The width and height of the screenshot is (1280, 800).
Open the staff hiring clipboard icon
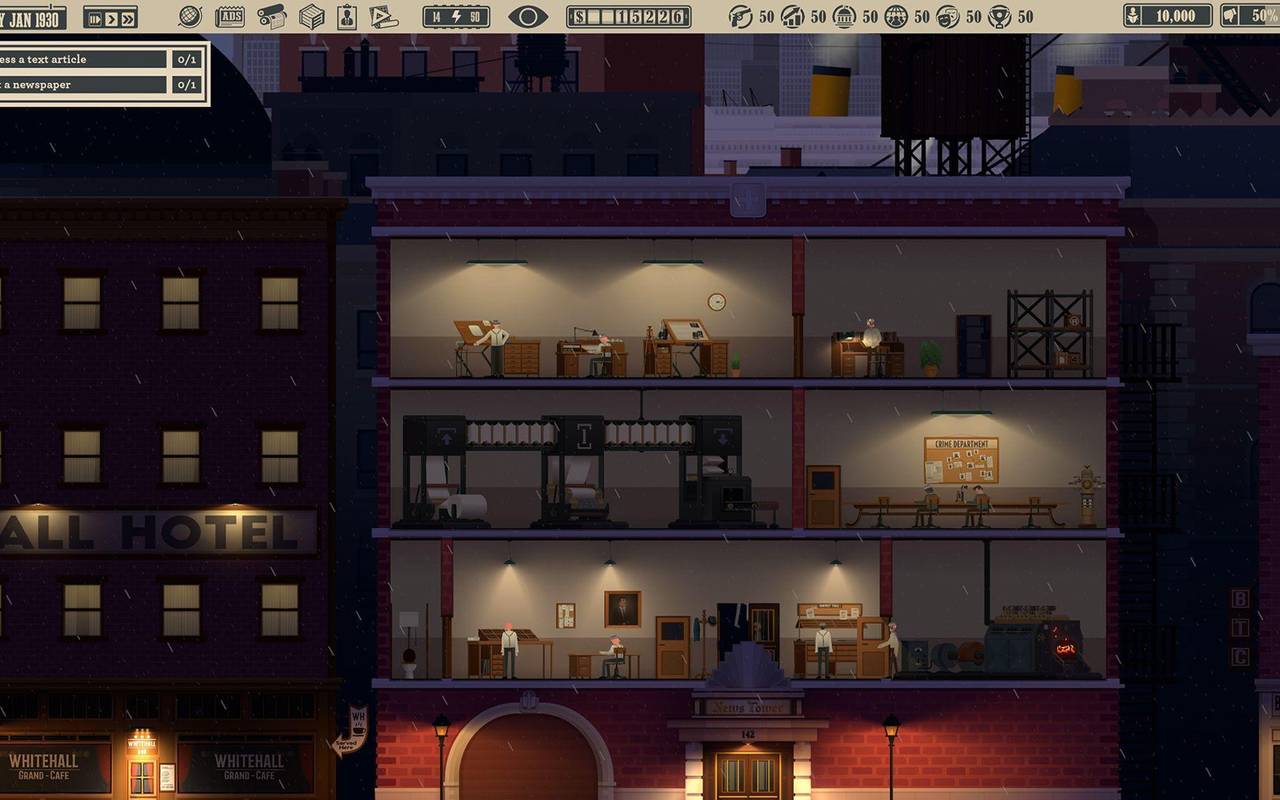click(345, 16)
